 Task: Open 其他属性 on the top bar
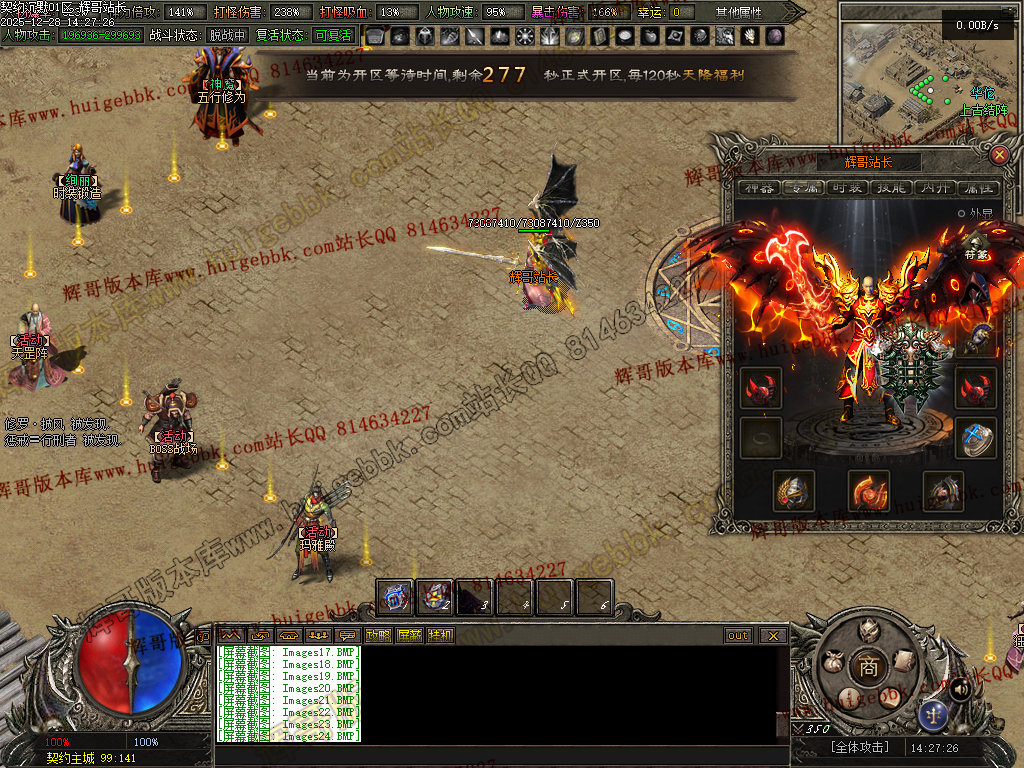coord(738,12)
